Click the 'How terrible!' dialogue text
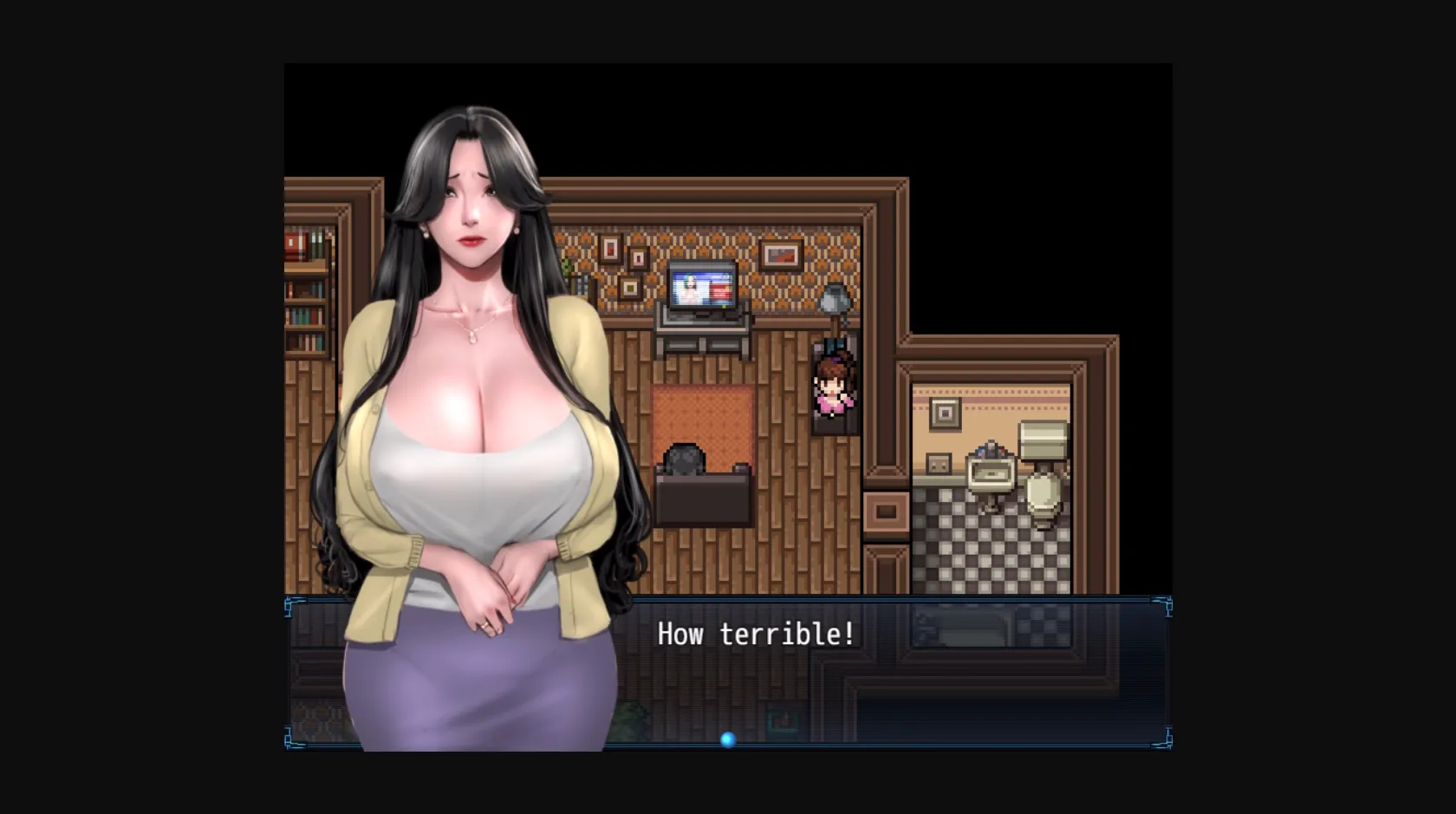This screenshot has width=1456, height=814. click(x=757, y=634)
